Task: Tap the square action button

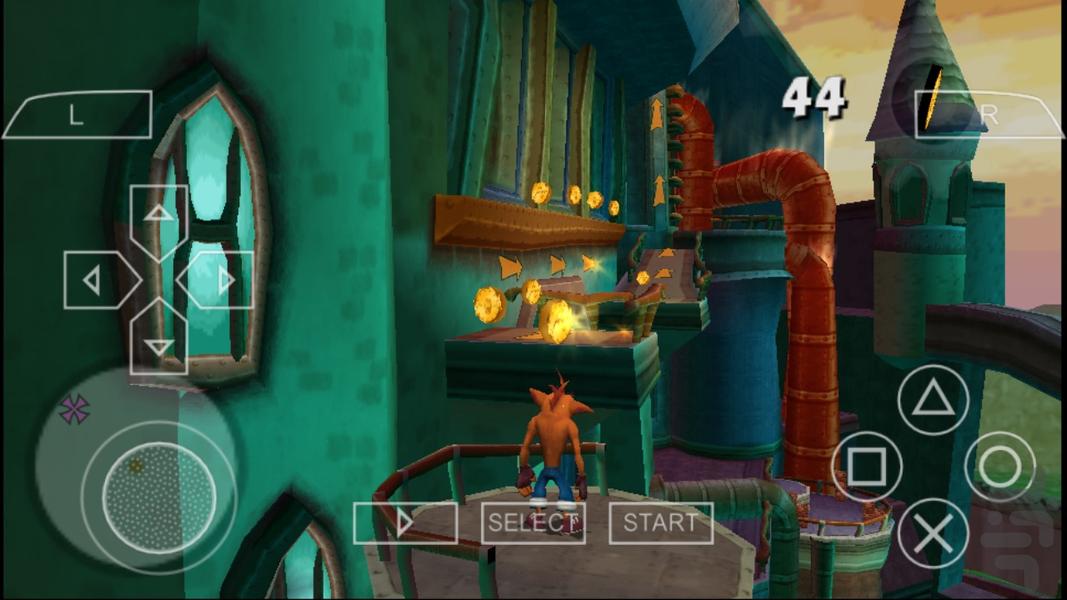Action: 867,466
